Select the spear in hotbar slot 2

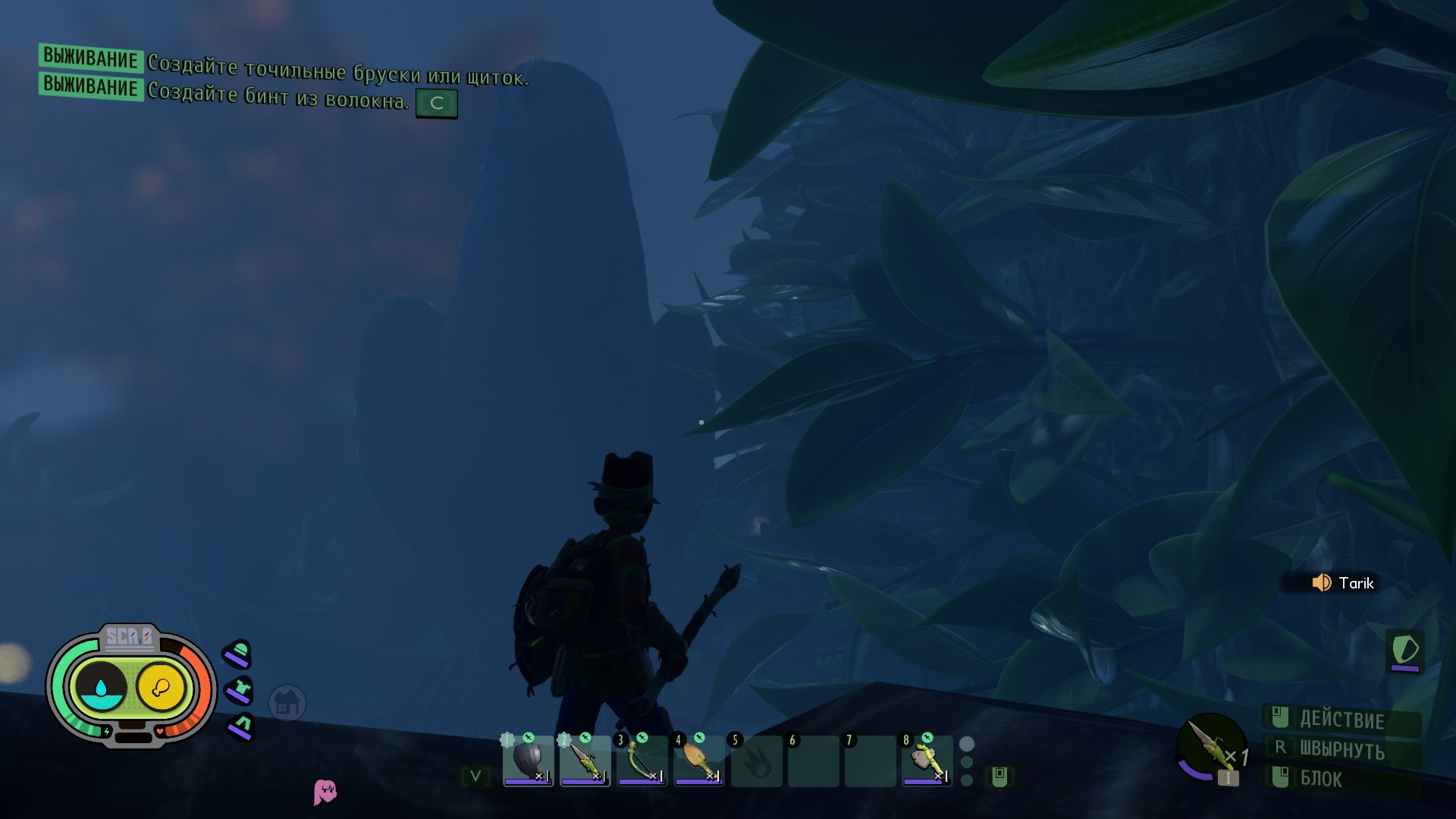pyautogui.click(x=585, y=761)
